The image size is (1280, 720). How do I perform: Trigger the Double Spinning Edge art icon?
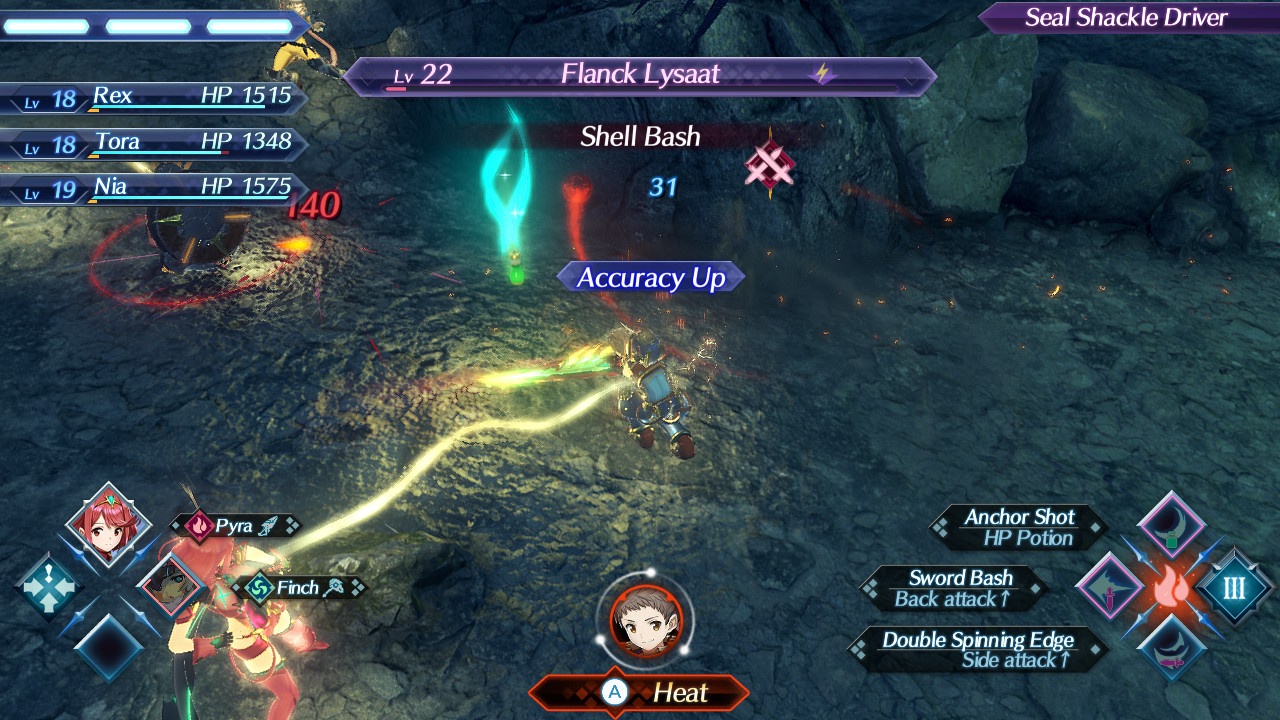tap(1171, 648)
